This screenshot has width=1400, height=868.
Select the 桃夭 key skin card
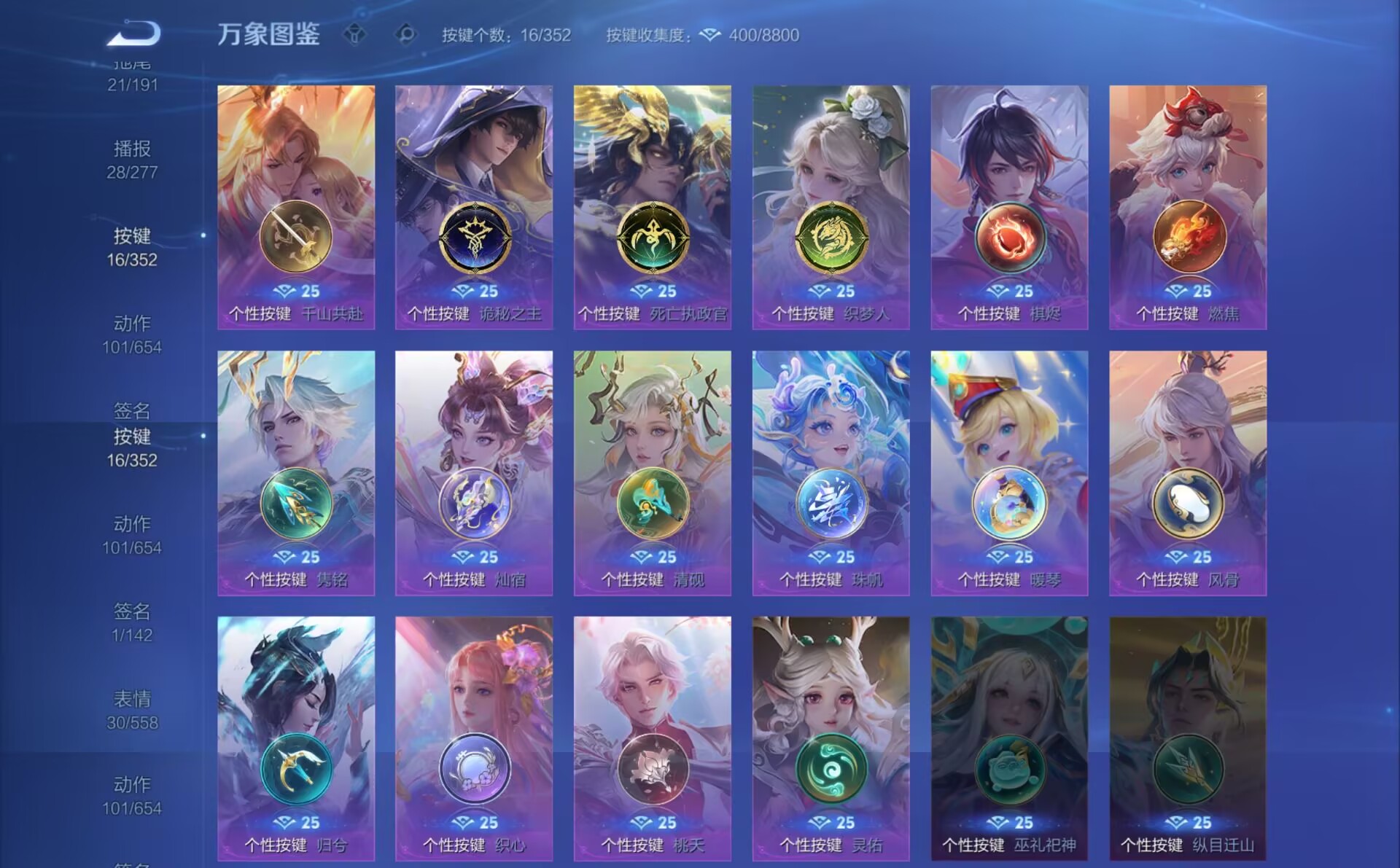[653, 738]
